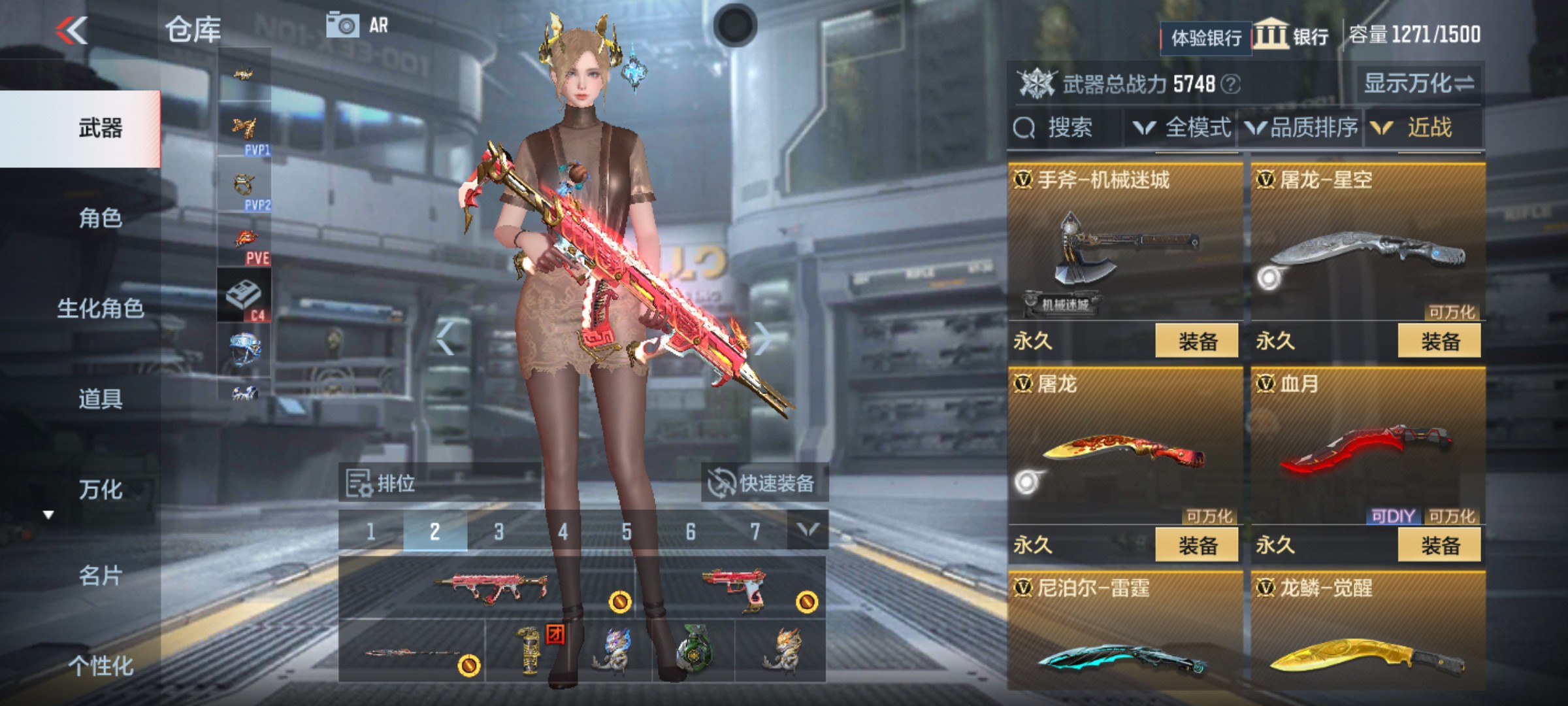Switch to loadout slot 3
The image size is (1568, 706).
(x=499, y=531)
